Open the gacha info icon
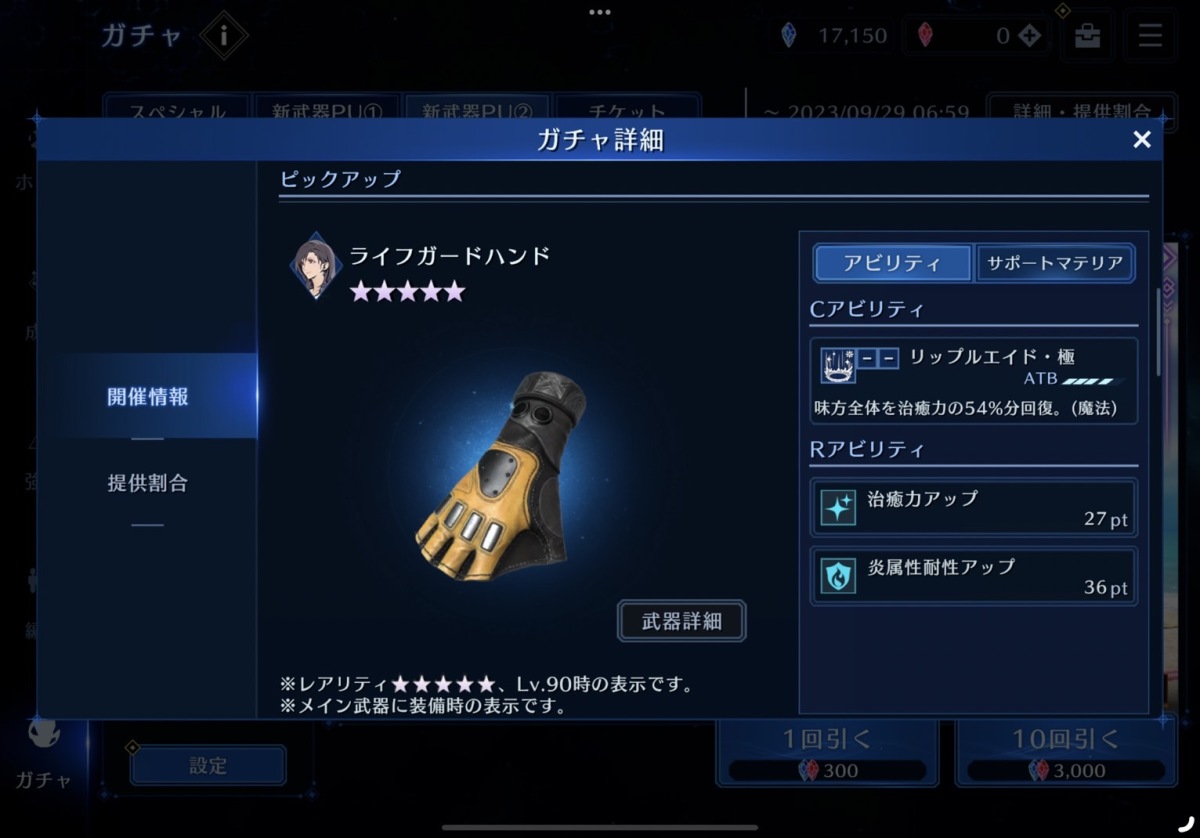Screen dimensions: 1200x838 223,37
